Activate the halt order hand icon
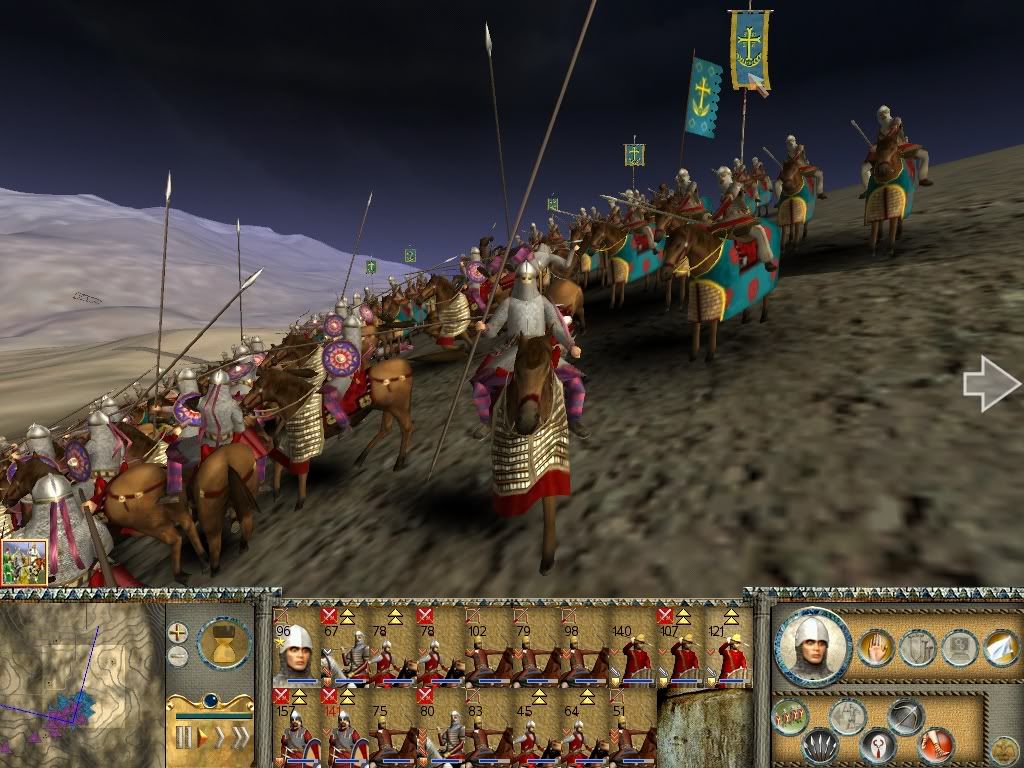The width and height of the screenshot is (1024, 768). 876,649
